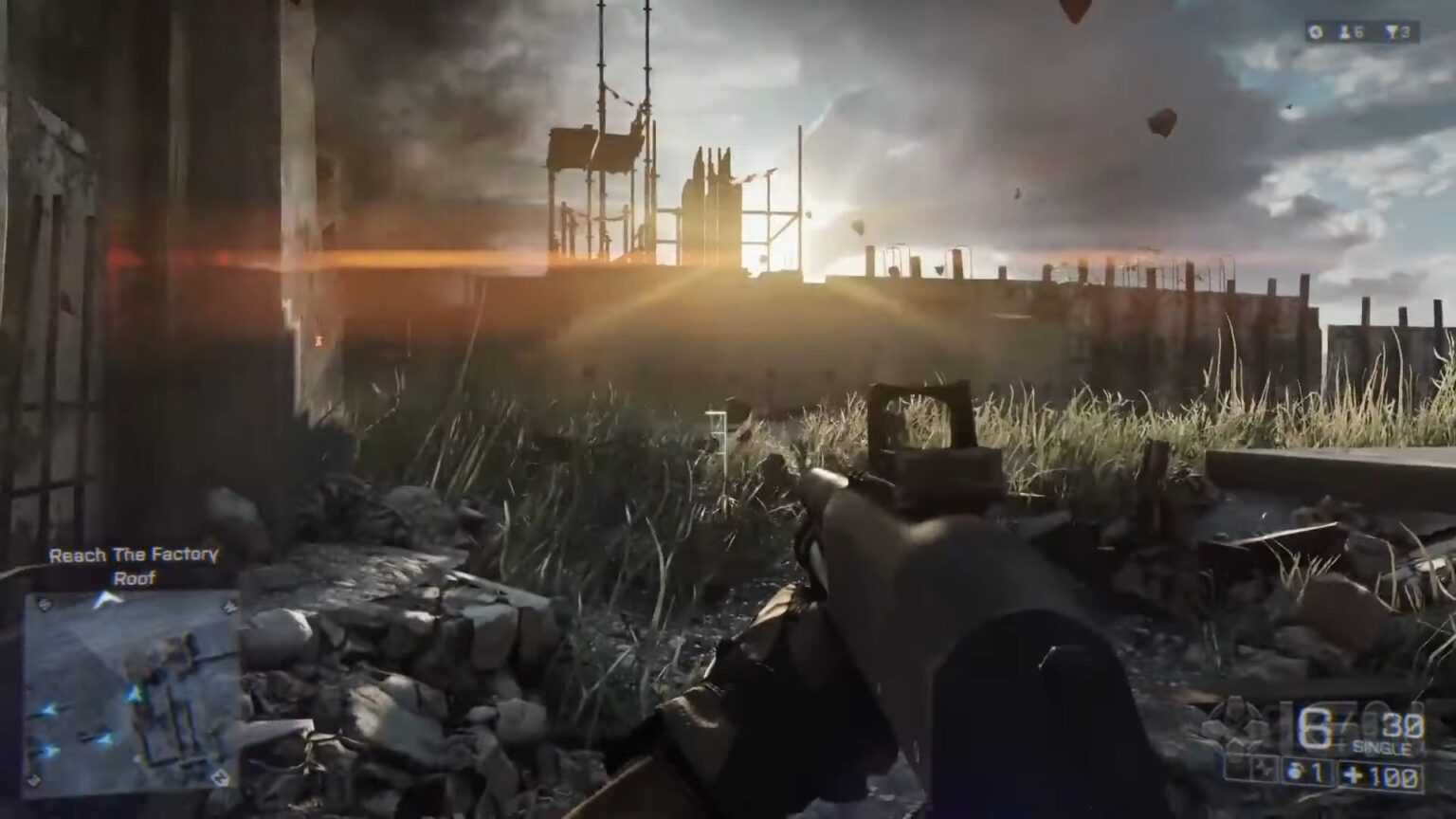Expand the minimap via its bottom-right corner marker
Viewport: 1456px width, 819px height.
pyautogui.click(x=220, y=778)
